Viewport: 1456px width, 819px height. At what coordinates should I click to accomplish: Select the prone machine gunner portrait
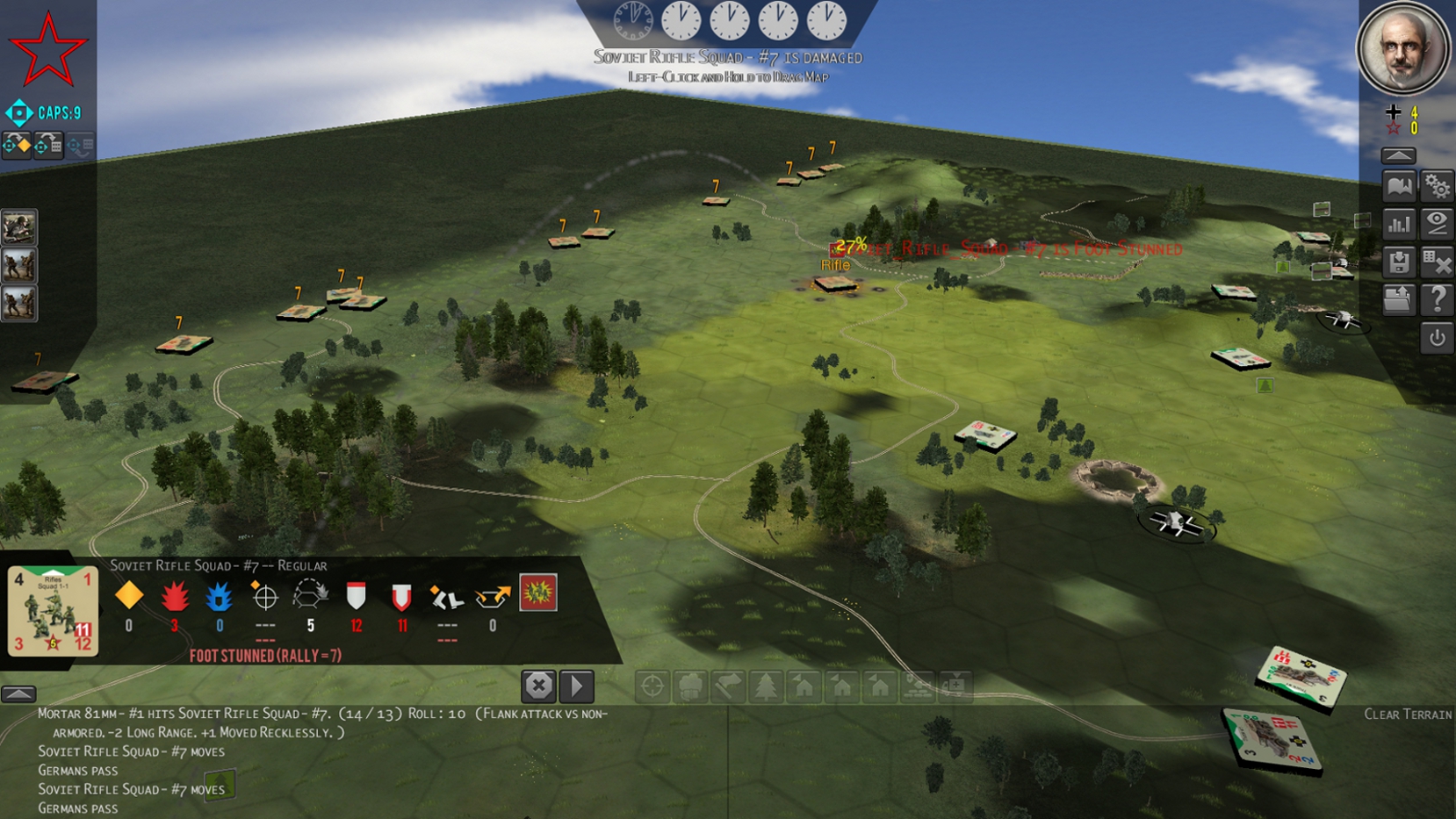point(18,228)
